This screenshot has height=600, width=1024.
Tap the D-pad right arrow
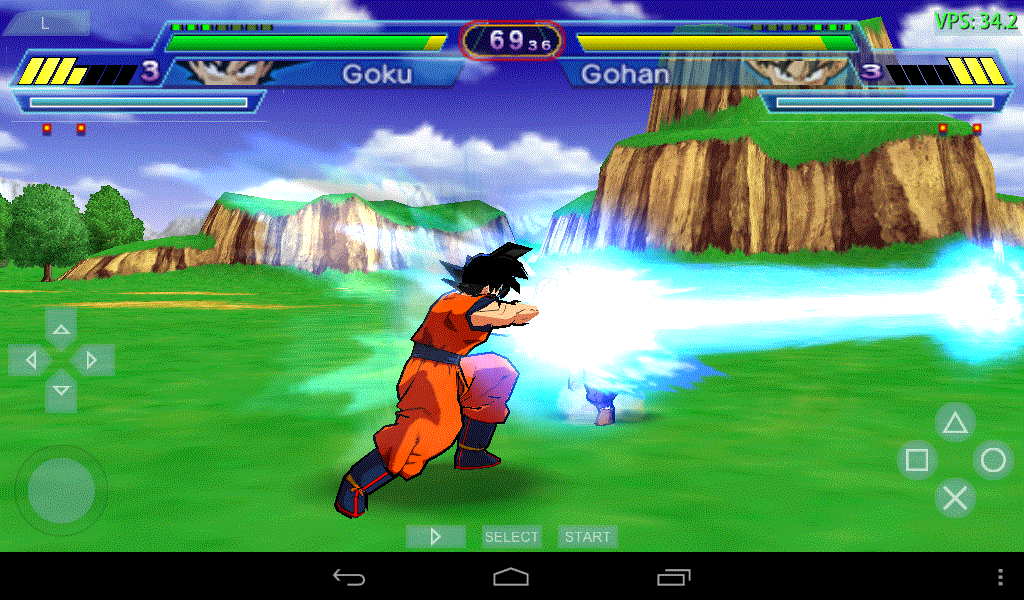click(x=92, y=359)
